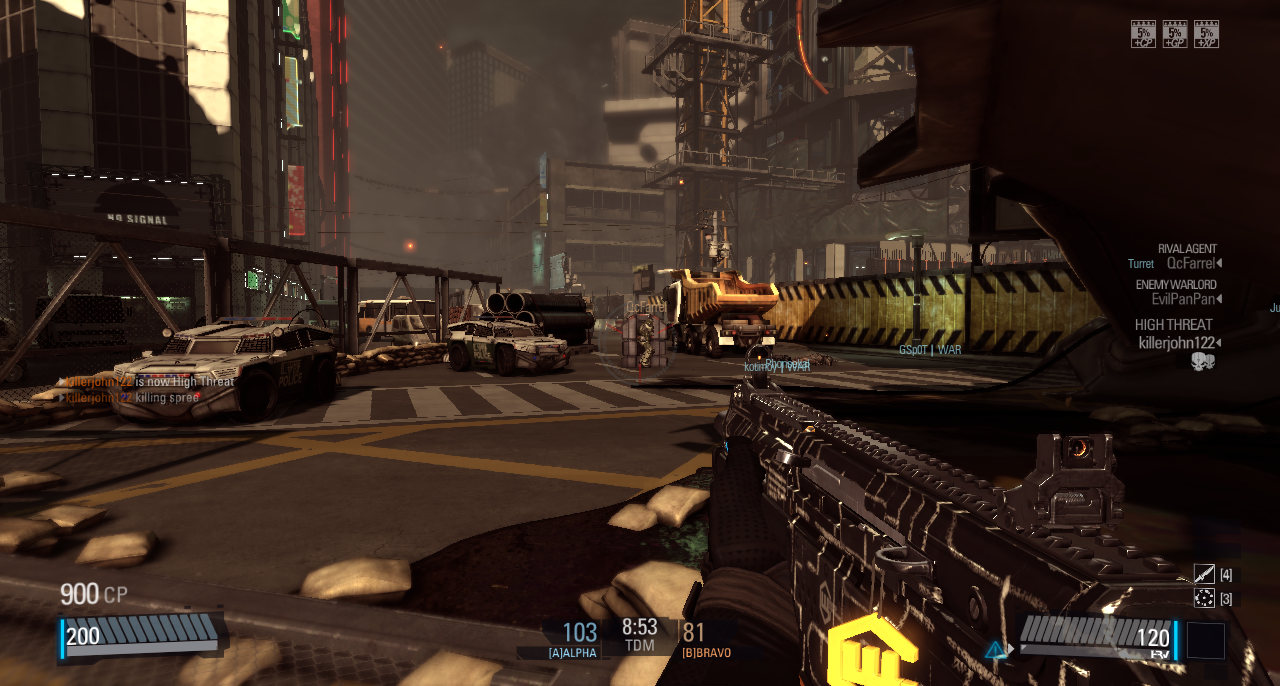Select the combat knife gear slot
This screenshot has height=686, width=1280.
tap(1204, 574)
